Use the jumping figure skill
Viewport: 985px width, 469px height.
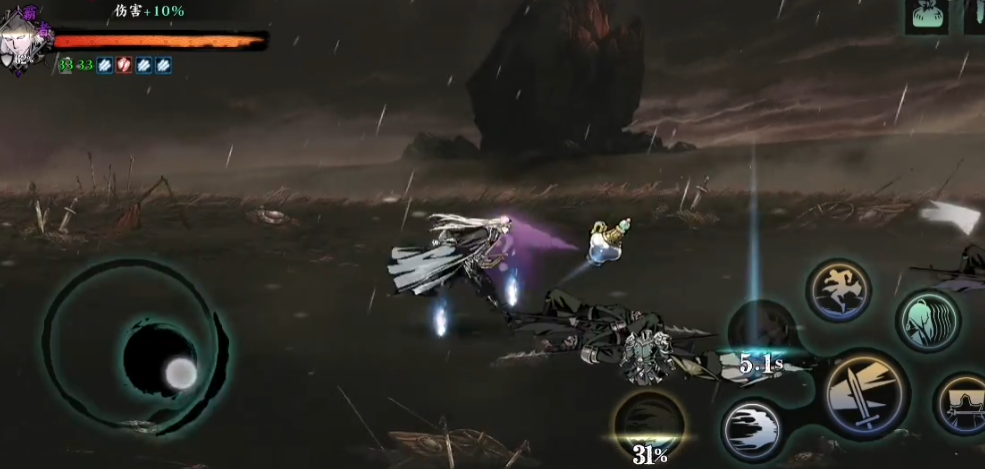click(838, 291)
